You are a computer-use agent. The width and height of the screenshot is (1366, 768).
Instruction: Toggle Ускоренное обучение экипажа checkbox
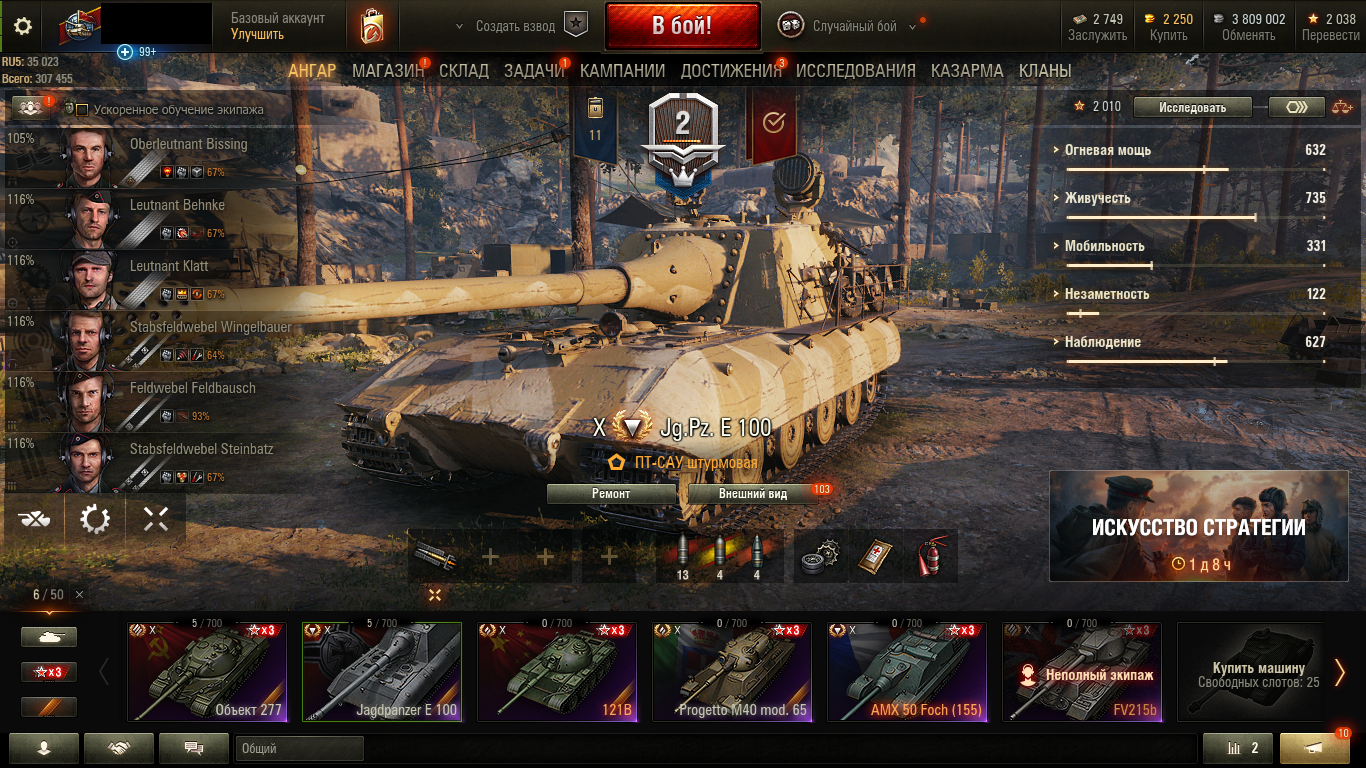tap(83, 110)
